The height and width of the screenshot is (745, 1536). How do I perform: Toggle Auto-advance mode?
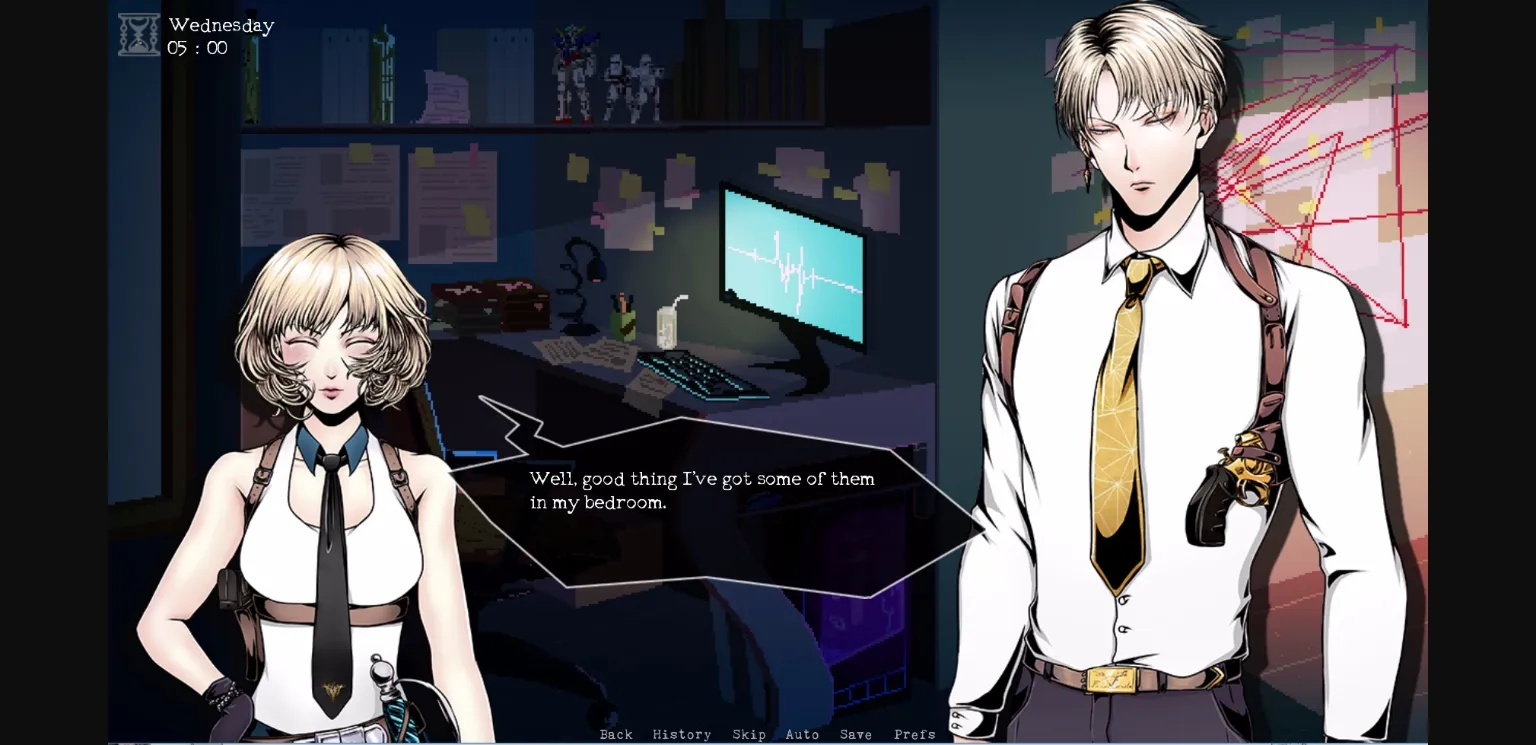click(x=801, y=734)
